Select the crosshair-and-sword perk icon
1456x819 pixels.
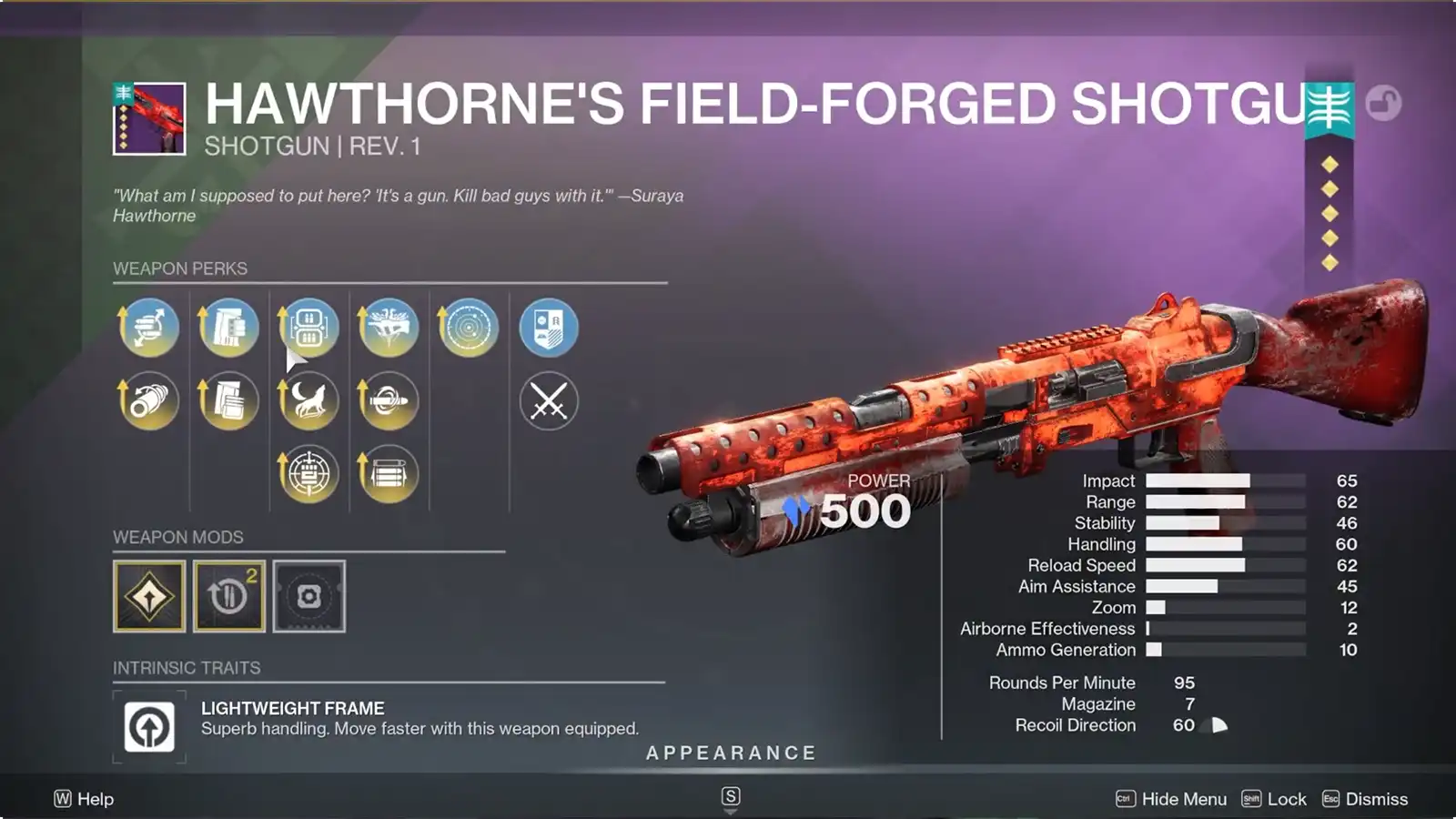point(308,471)
